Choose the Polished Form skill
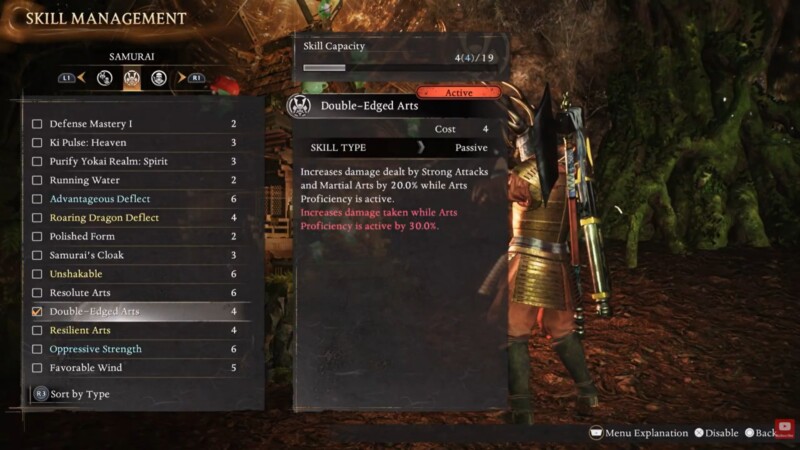Image resolution: width=800 pixels, height=450 pixels. tap(82, 237)
